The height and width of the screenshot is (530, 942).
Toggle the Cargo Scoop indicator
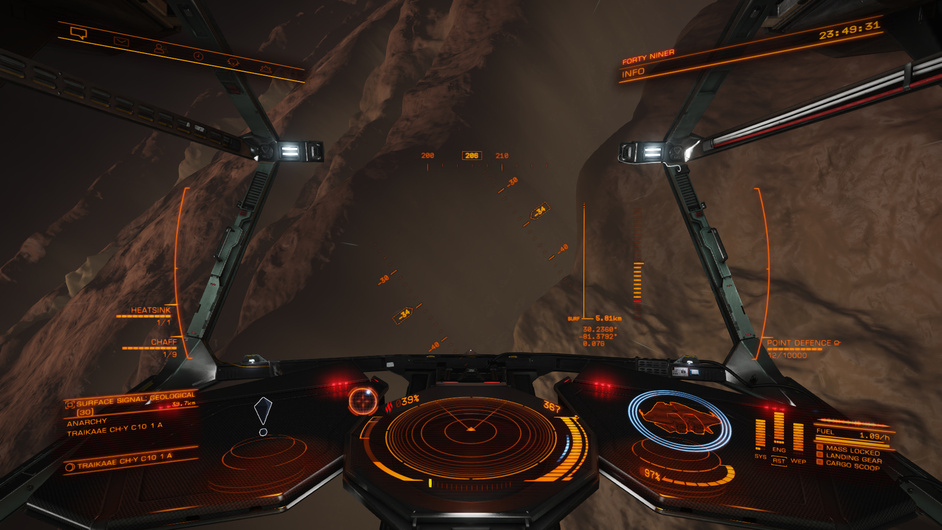click(852, 467)
